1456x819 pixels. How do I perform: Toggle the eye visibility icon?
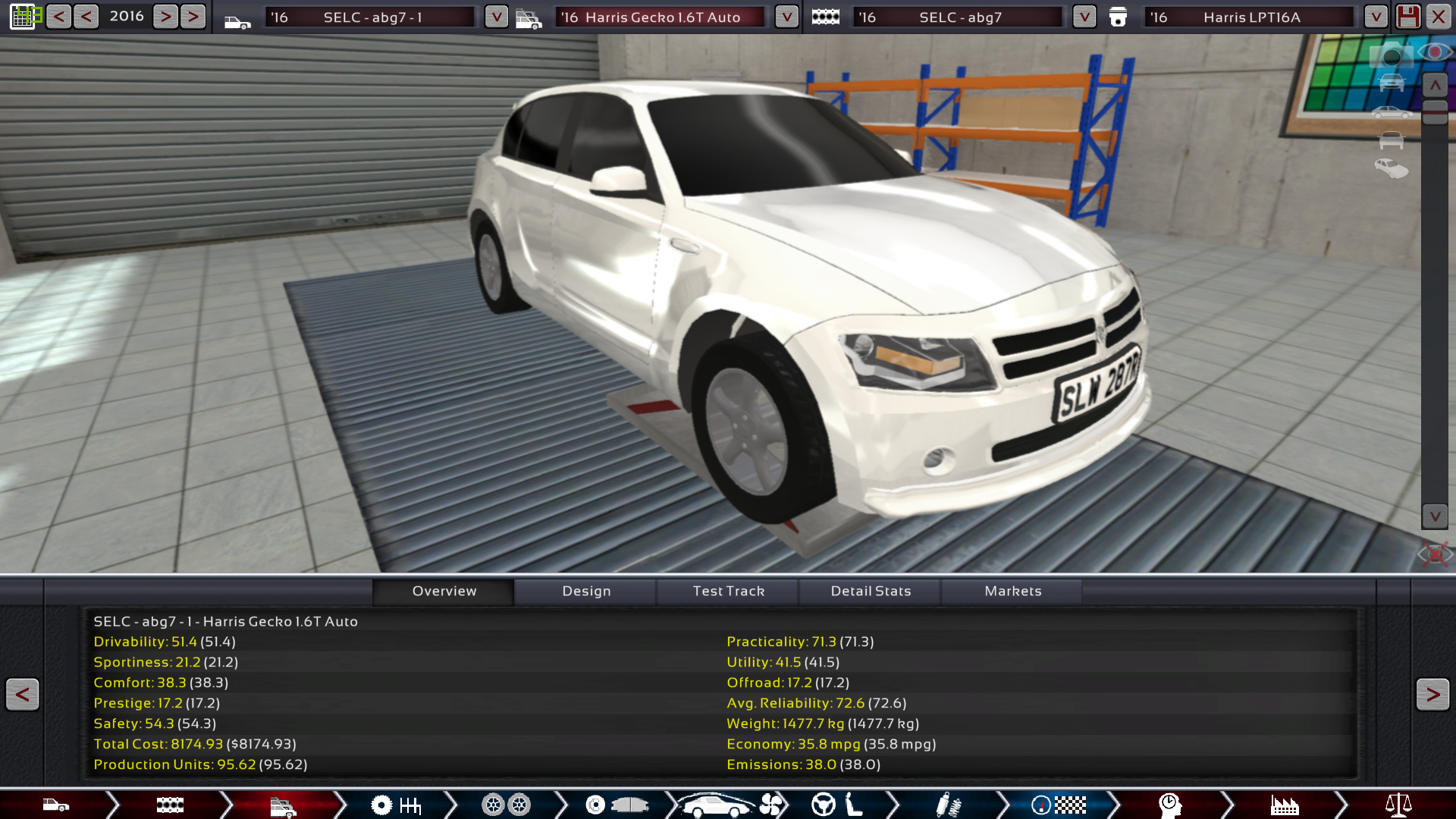pos(1434,52)
